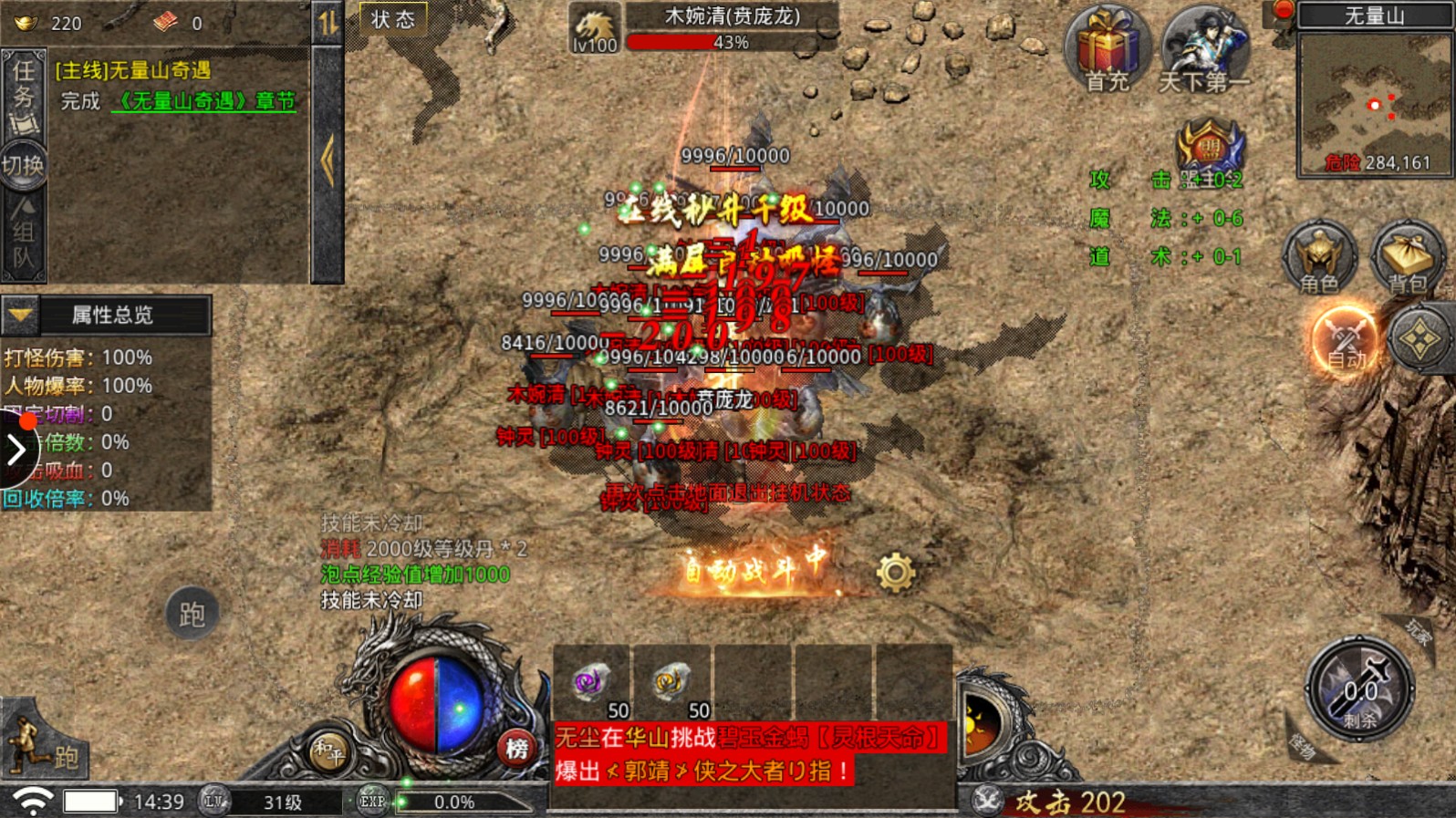The height and width of the screenshot is (818, 1456).
Task: Open the 天下第一 ranking event icon
Action: (1204, 49)
